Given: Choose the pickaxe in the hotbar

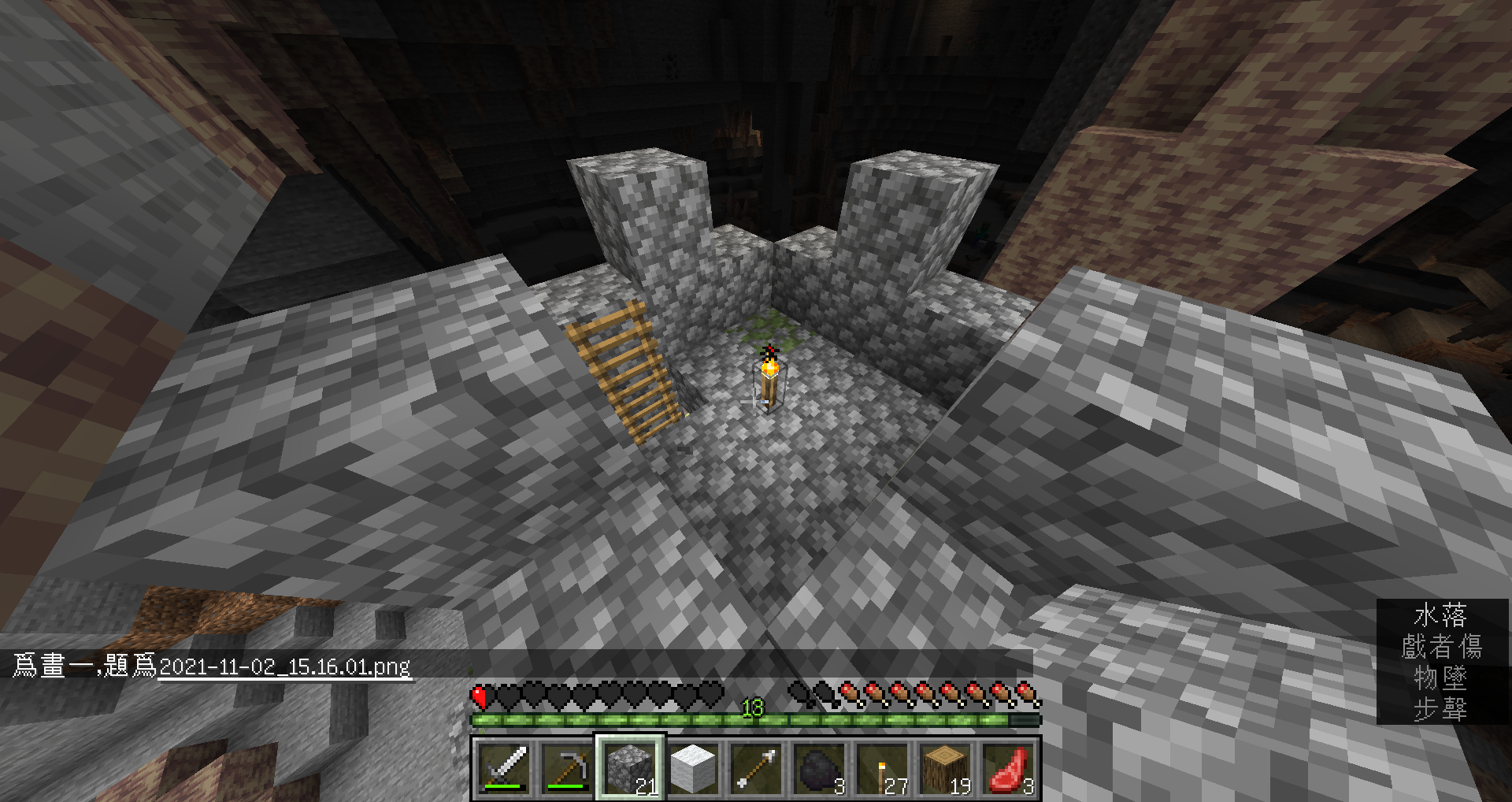Looking at the screenshot, I should [x=567, y=768].
